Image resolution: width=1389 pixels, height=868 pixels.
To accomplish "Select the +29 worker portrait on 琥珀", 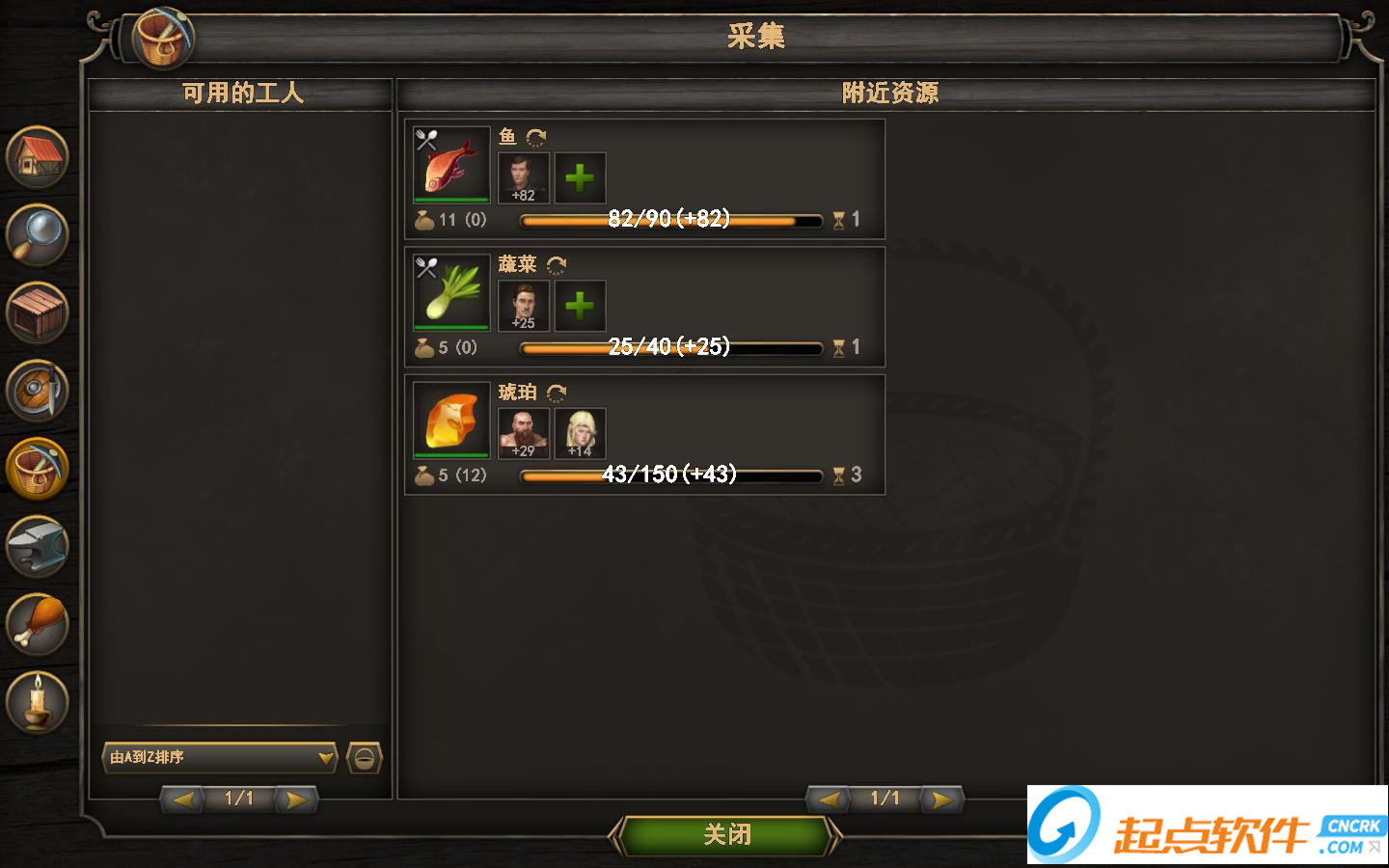I will coord(522,433).
